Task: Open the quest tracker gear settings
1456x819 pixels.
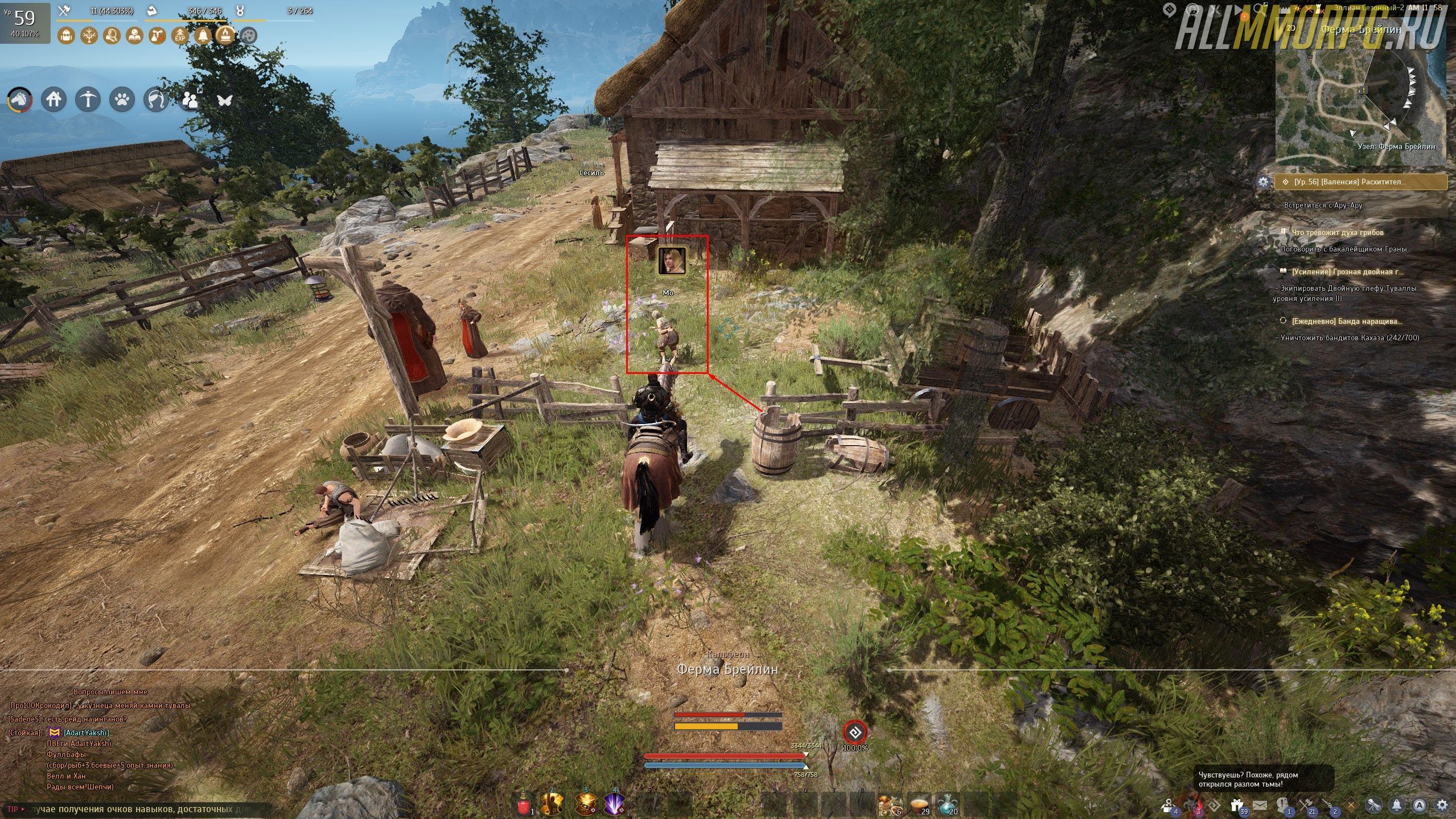Action: point(1264,182)
